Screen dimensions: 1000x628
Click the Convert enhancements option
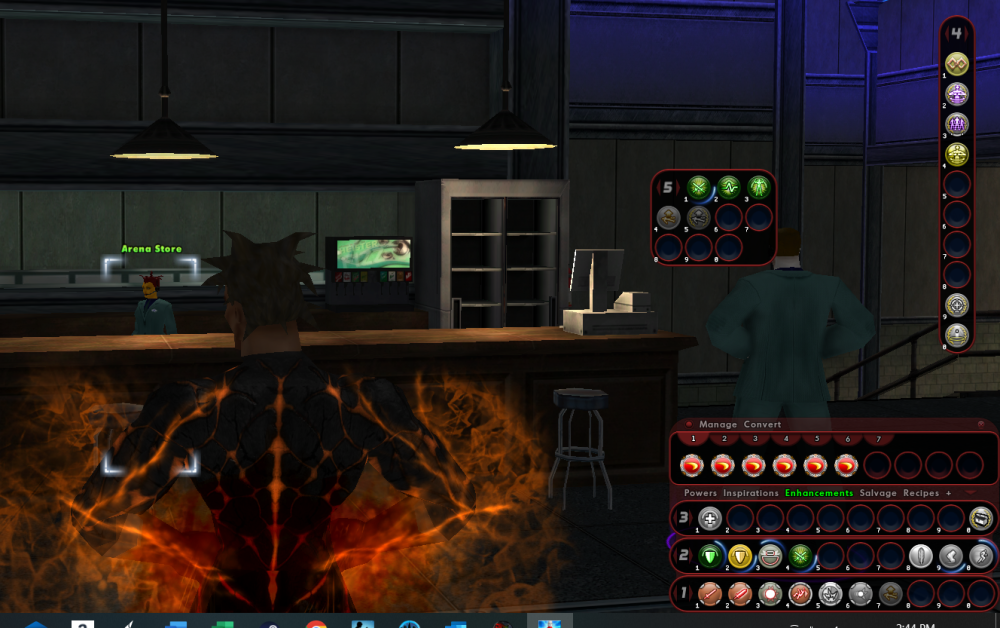click(x=762, y=425)
